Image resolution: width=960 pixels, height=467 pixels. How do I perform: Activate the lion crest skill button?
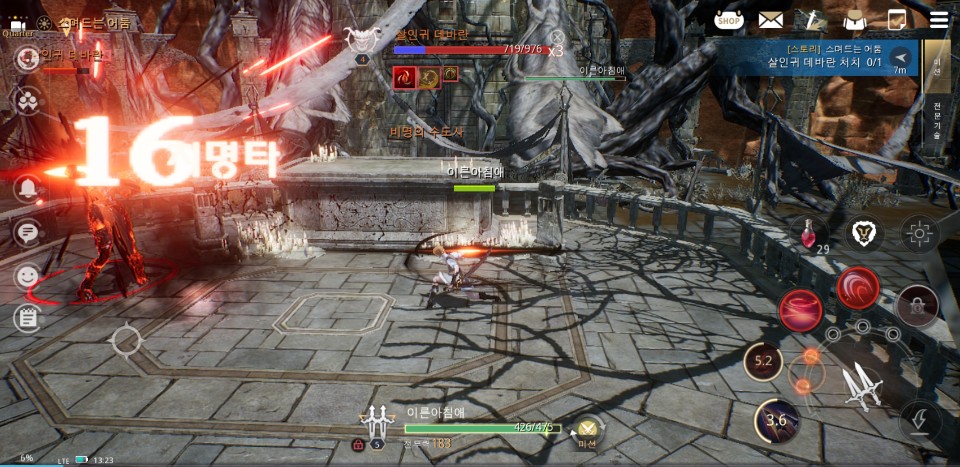pos(862,233)
